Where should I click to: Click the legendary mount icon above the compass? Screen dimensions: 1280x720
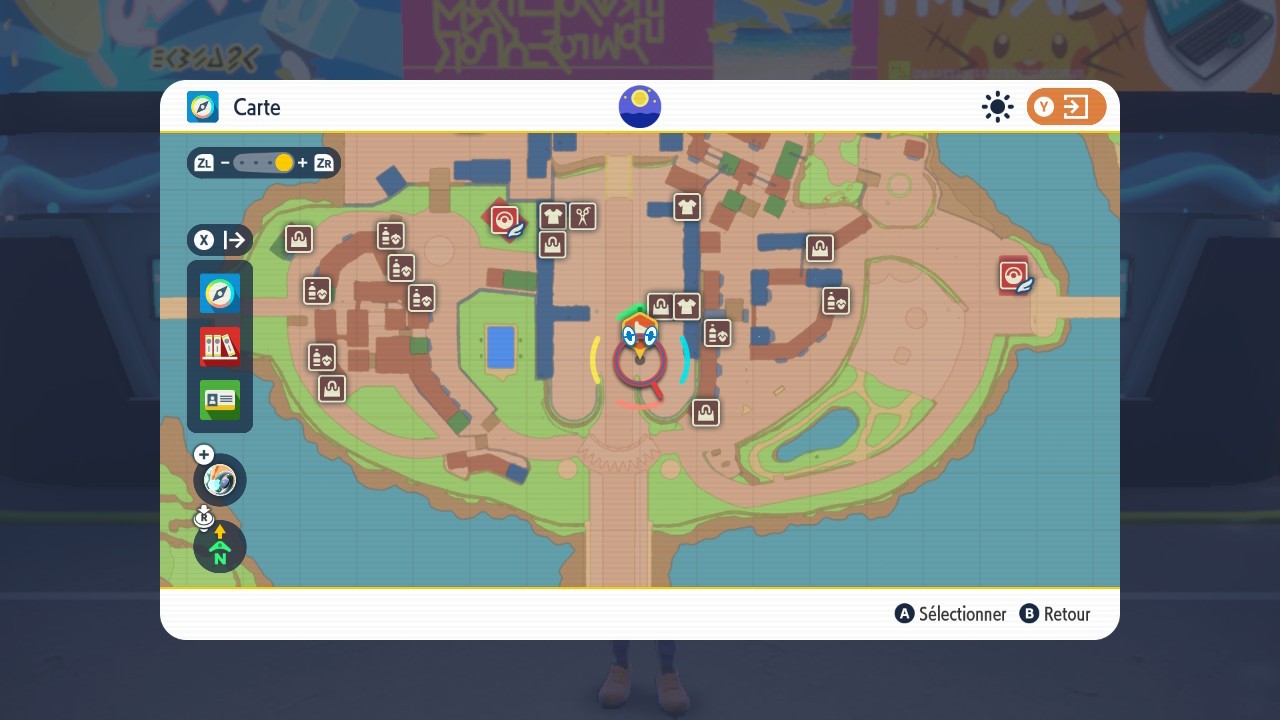[x=220, y=480]
